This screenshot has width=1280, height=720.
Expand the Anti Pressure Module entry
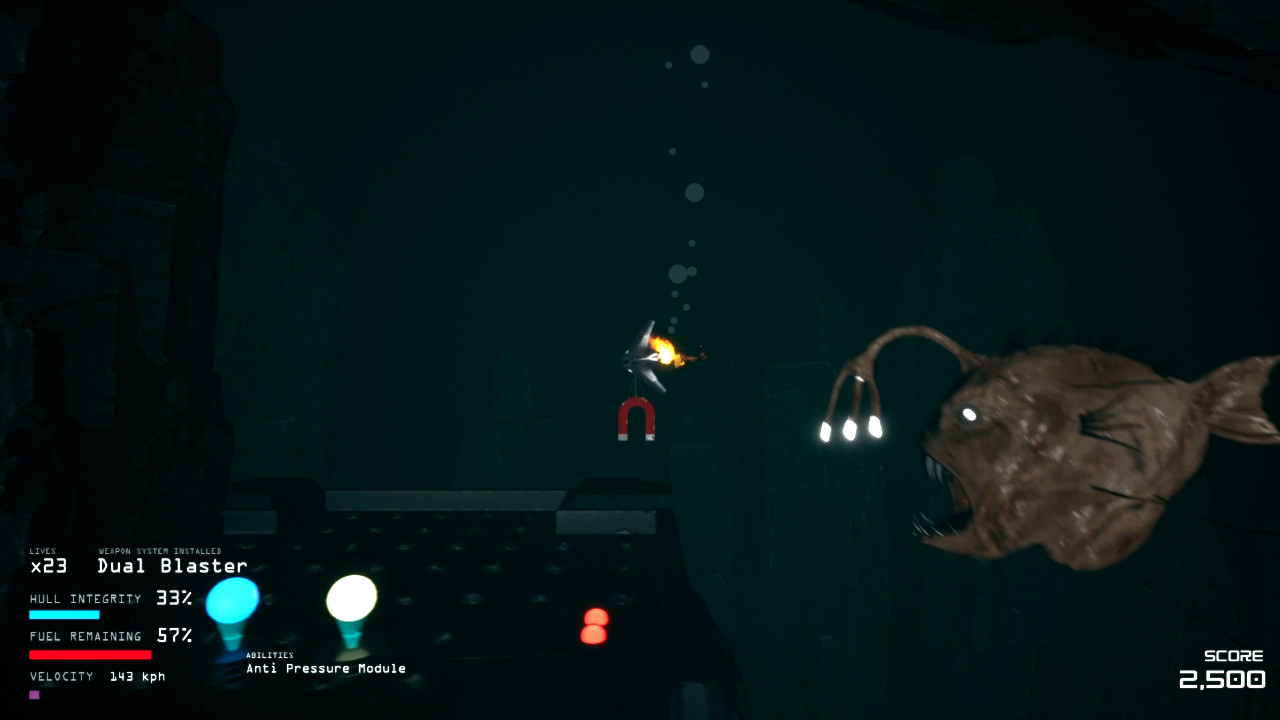tap(325, 668)
